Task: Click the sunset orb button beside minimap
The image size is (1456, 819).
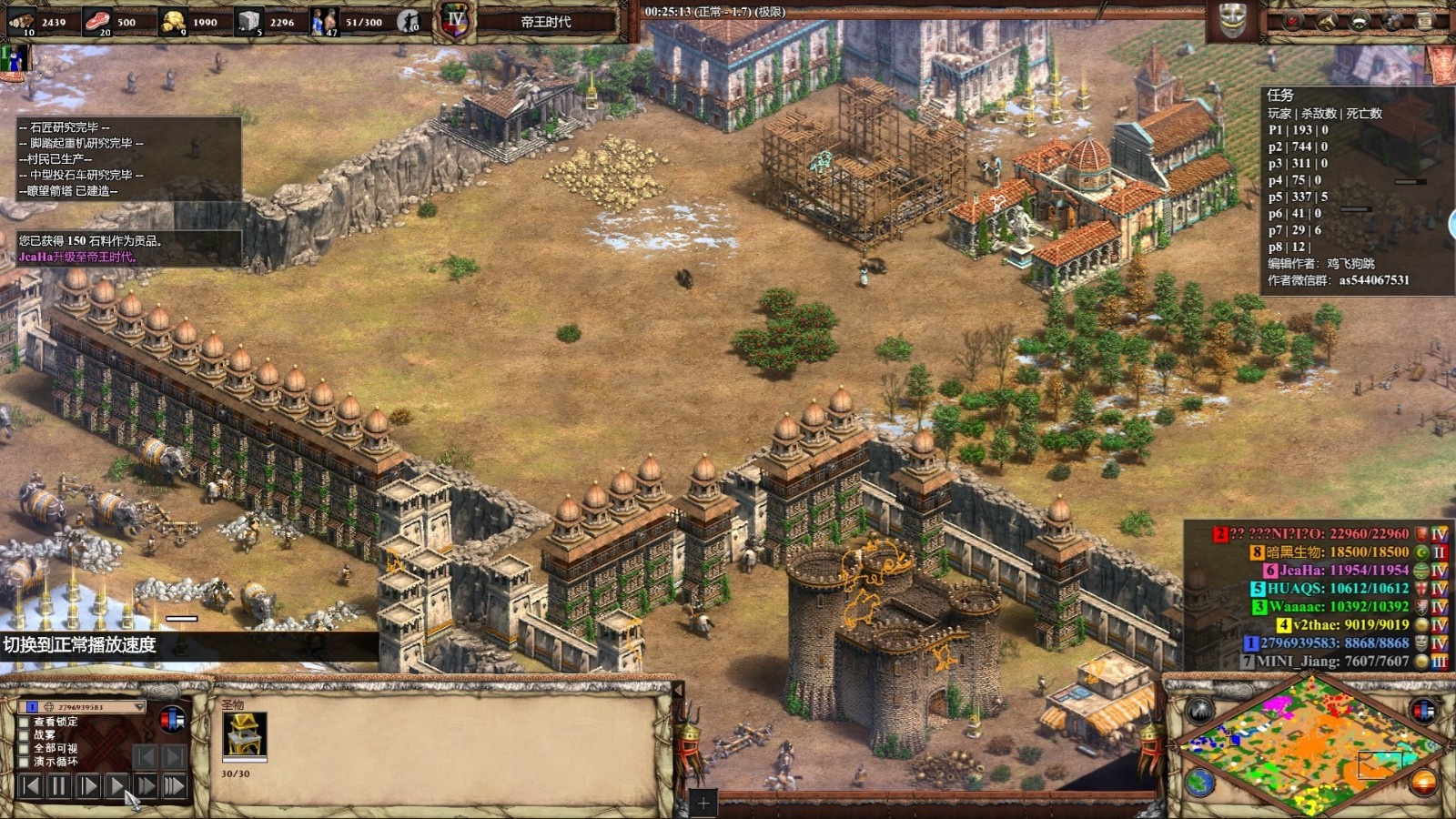Action: point(1422,782)
